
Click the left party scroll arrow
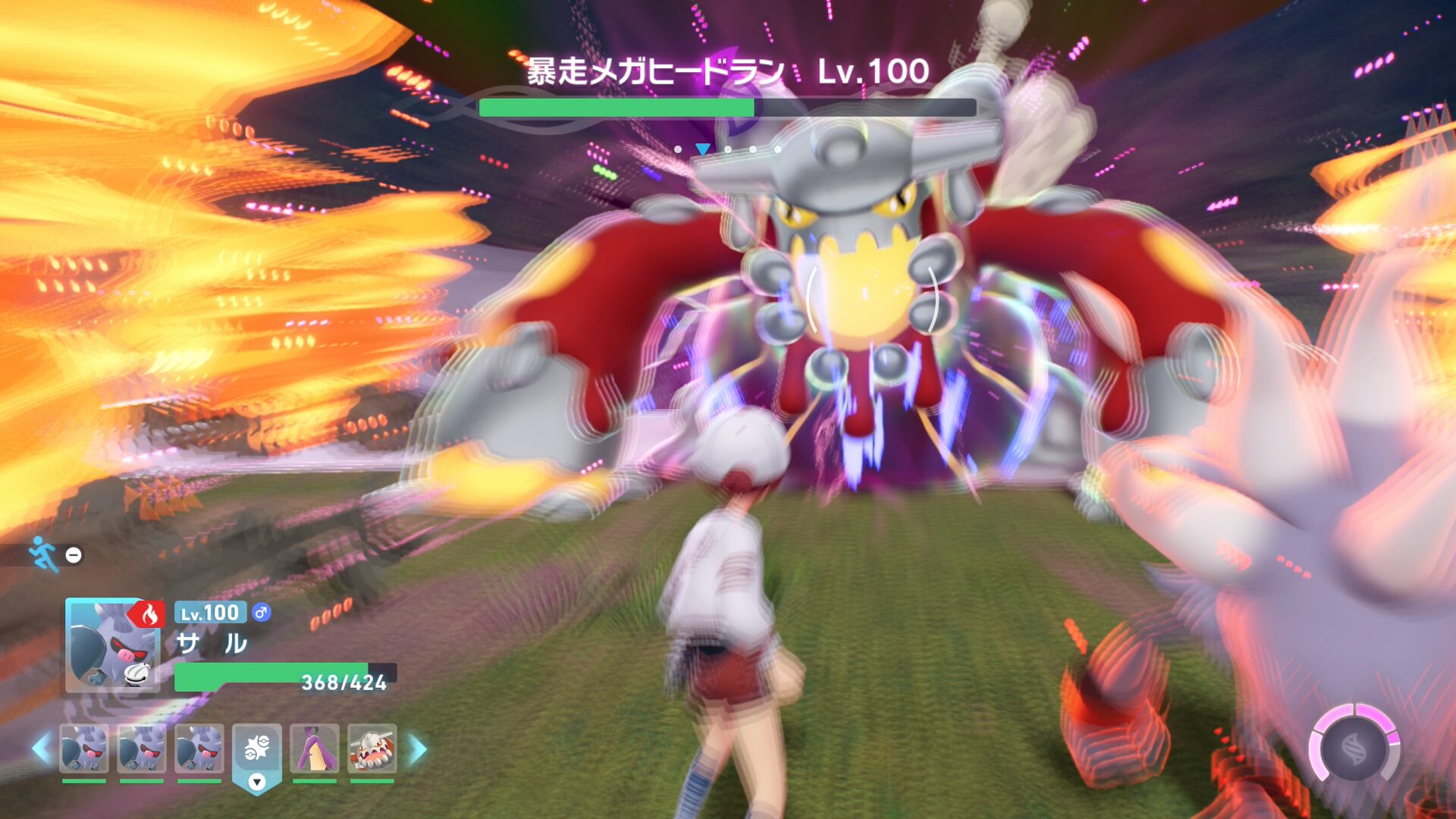(41, 748)
